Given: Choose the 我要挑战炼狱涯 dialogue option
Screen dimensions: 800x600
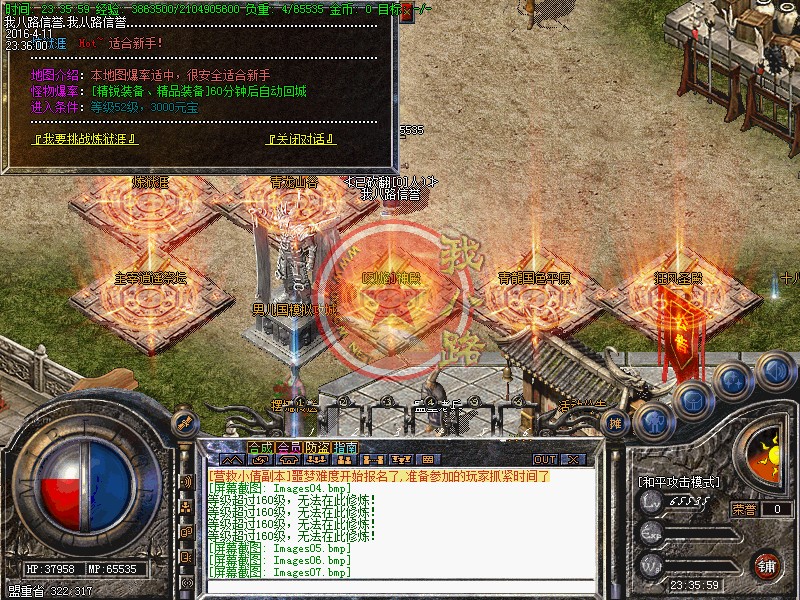Looking at the screenshot, I should tap(85, 139).
